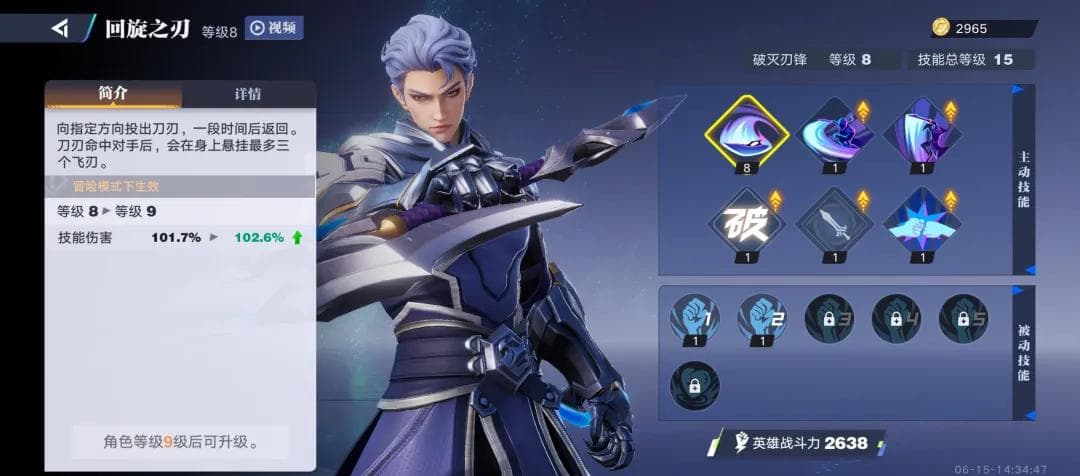Select the 回旋之刃 skill icon at level 8
The image size is (1080, 476).
(747, 130)
